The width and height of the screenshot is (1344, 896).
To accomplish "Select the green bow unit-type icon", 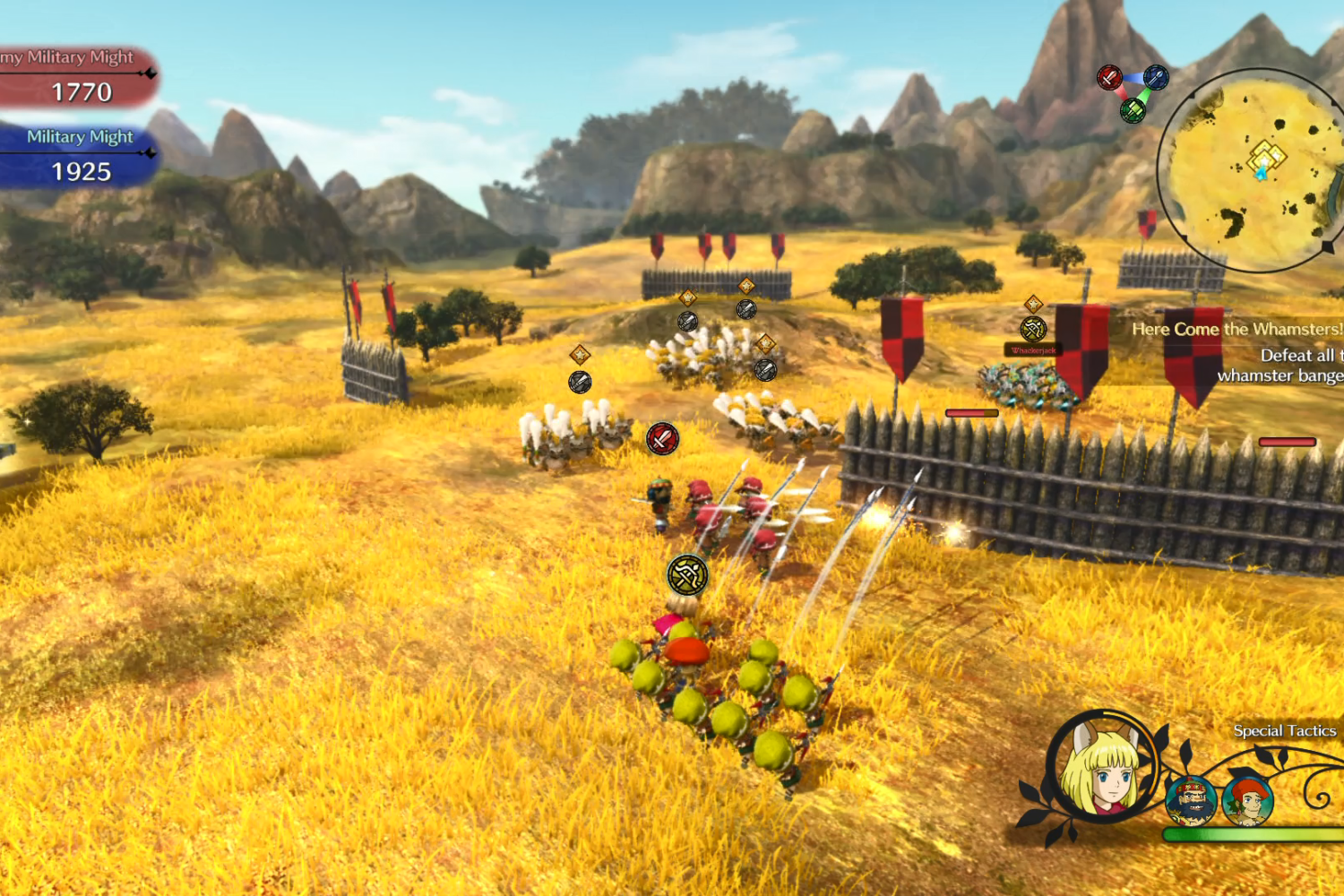I will pos(1133,111).
